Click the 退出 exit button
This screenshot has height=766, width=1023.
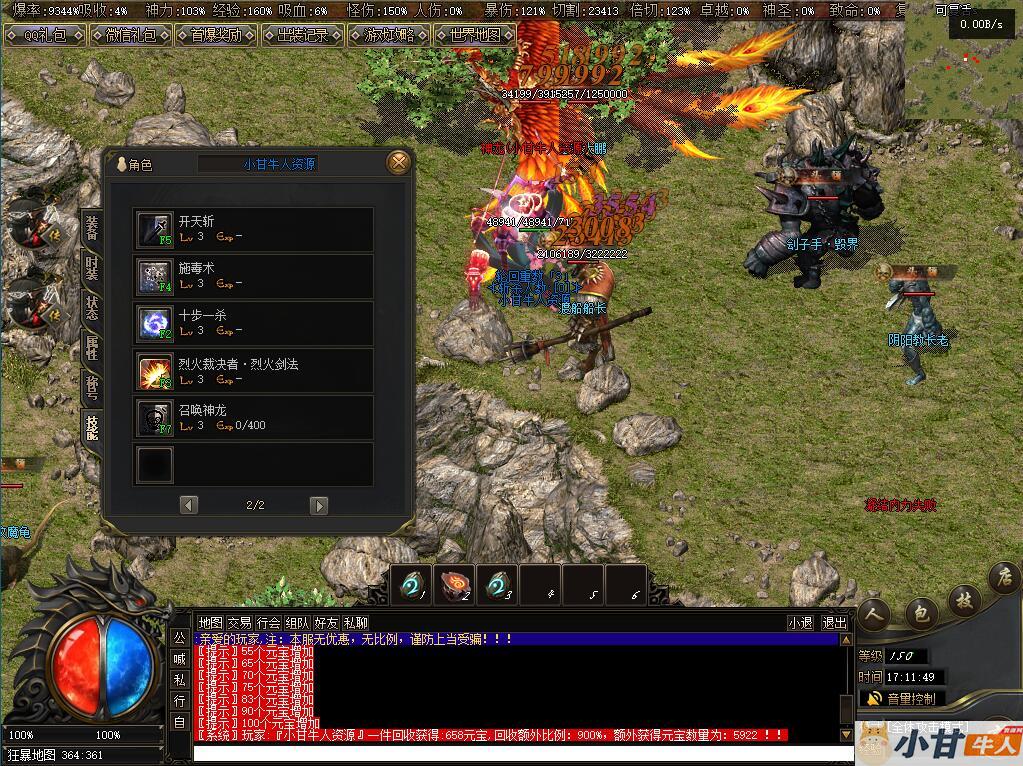coord(834,623)
